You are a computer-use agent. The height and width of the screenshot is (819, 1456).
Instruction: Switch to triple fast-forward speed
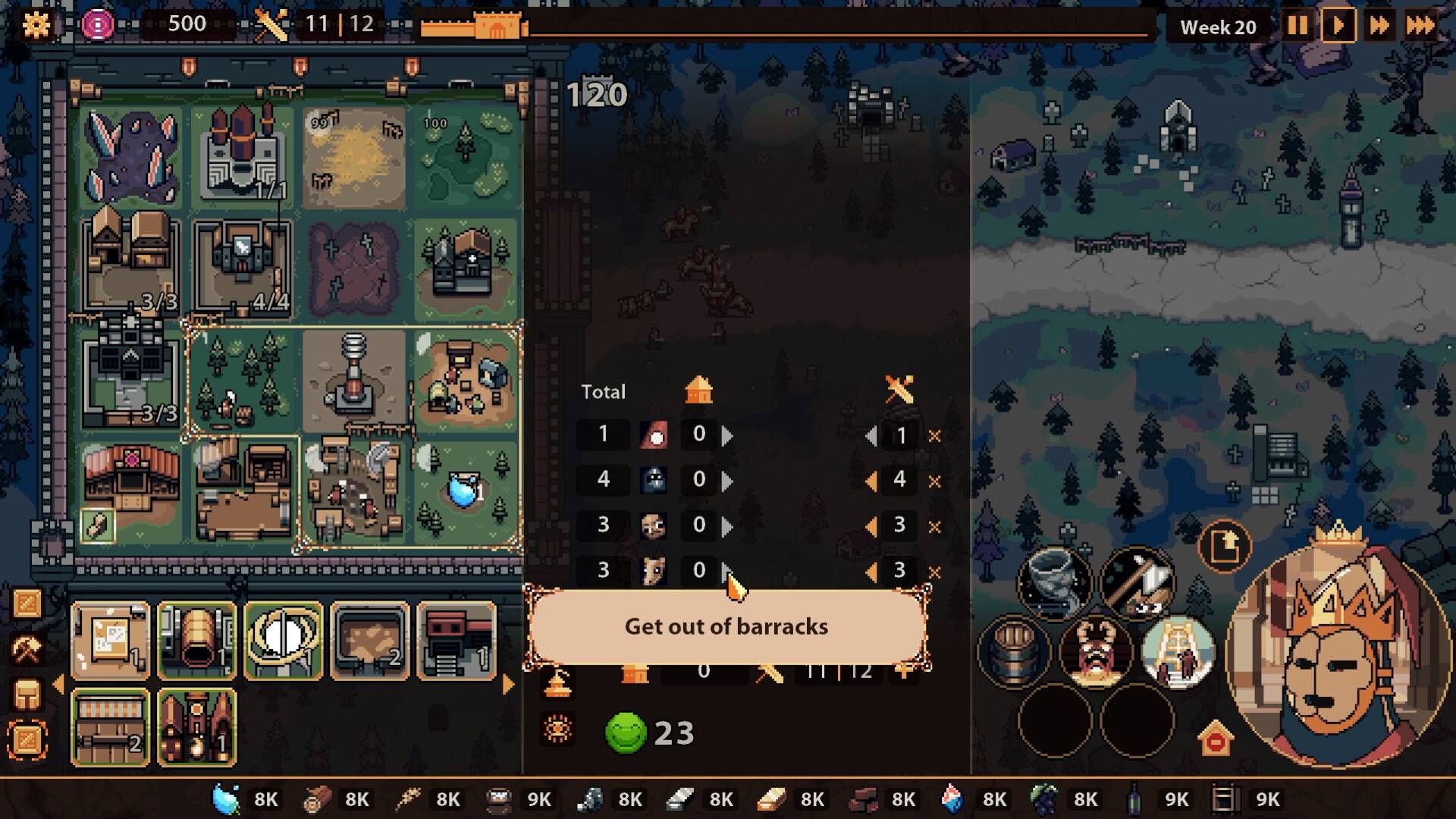pyautogui.click(x=1420, y=26)
